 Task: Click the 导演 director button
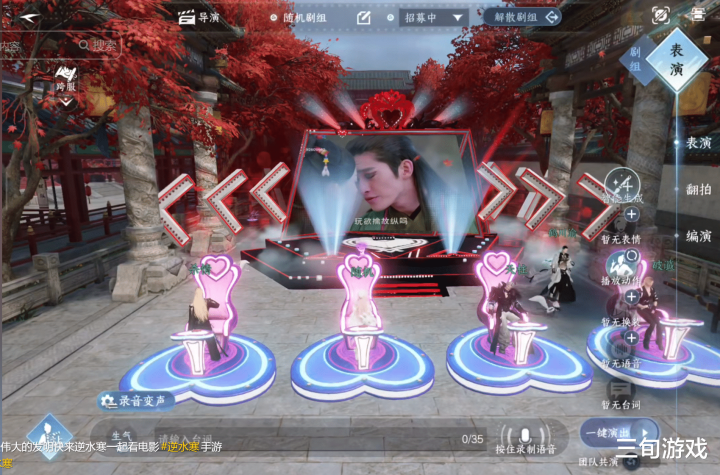198,17
